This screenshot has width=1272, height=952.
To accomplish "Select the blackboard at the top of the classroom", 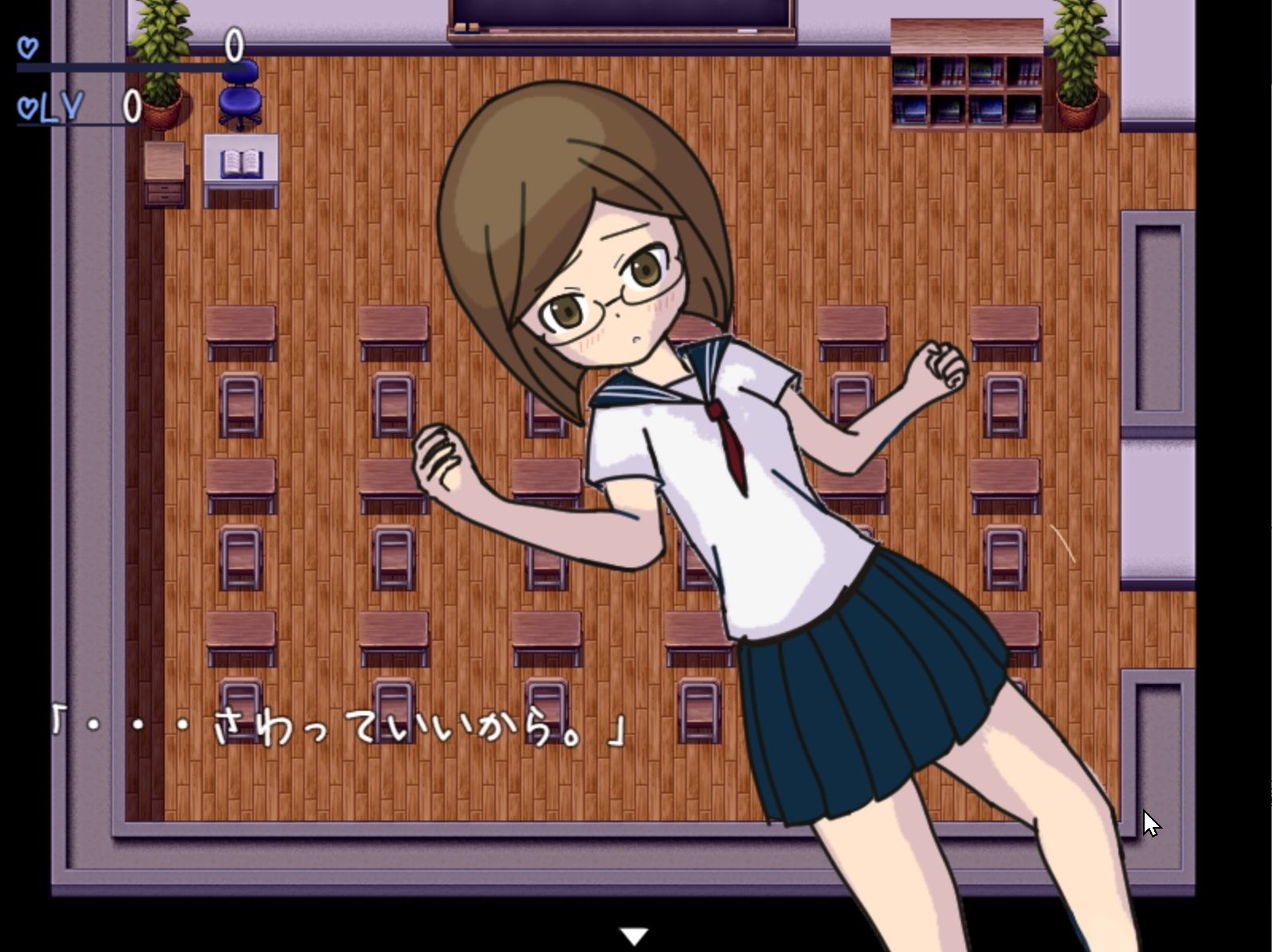I will 621,16.
